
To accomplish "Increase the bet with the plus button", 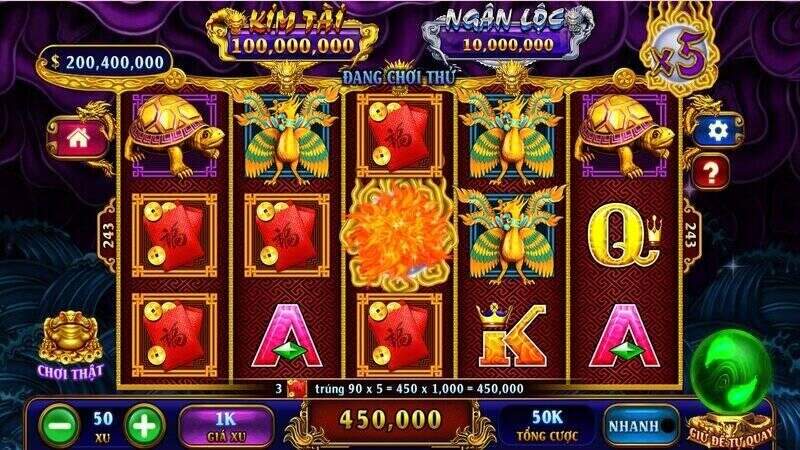I will (x=145, y=424).
